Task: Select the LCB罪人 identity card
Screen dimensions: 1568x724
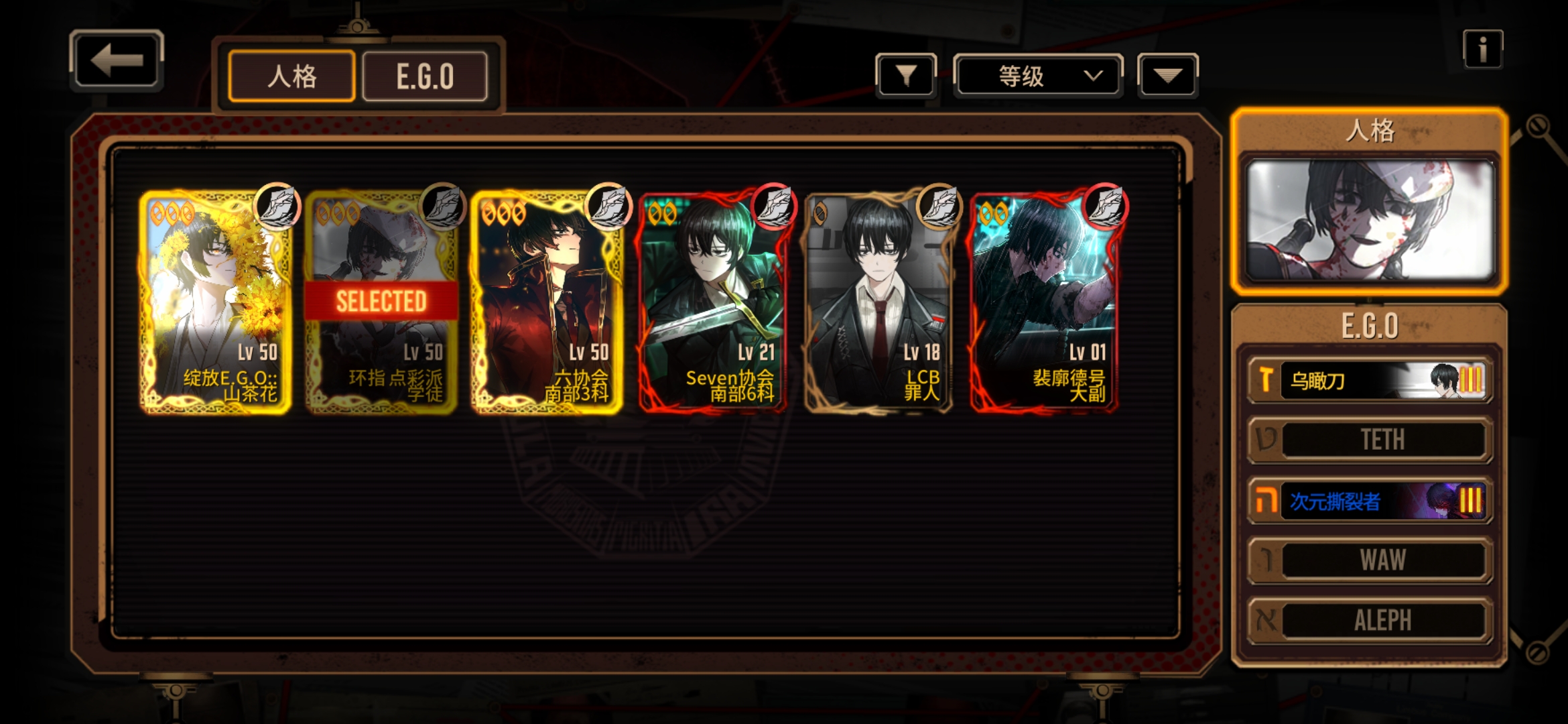Action: pyautogui.click(x=878, y=302)
